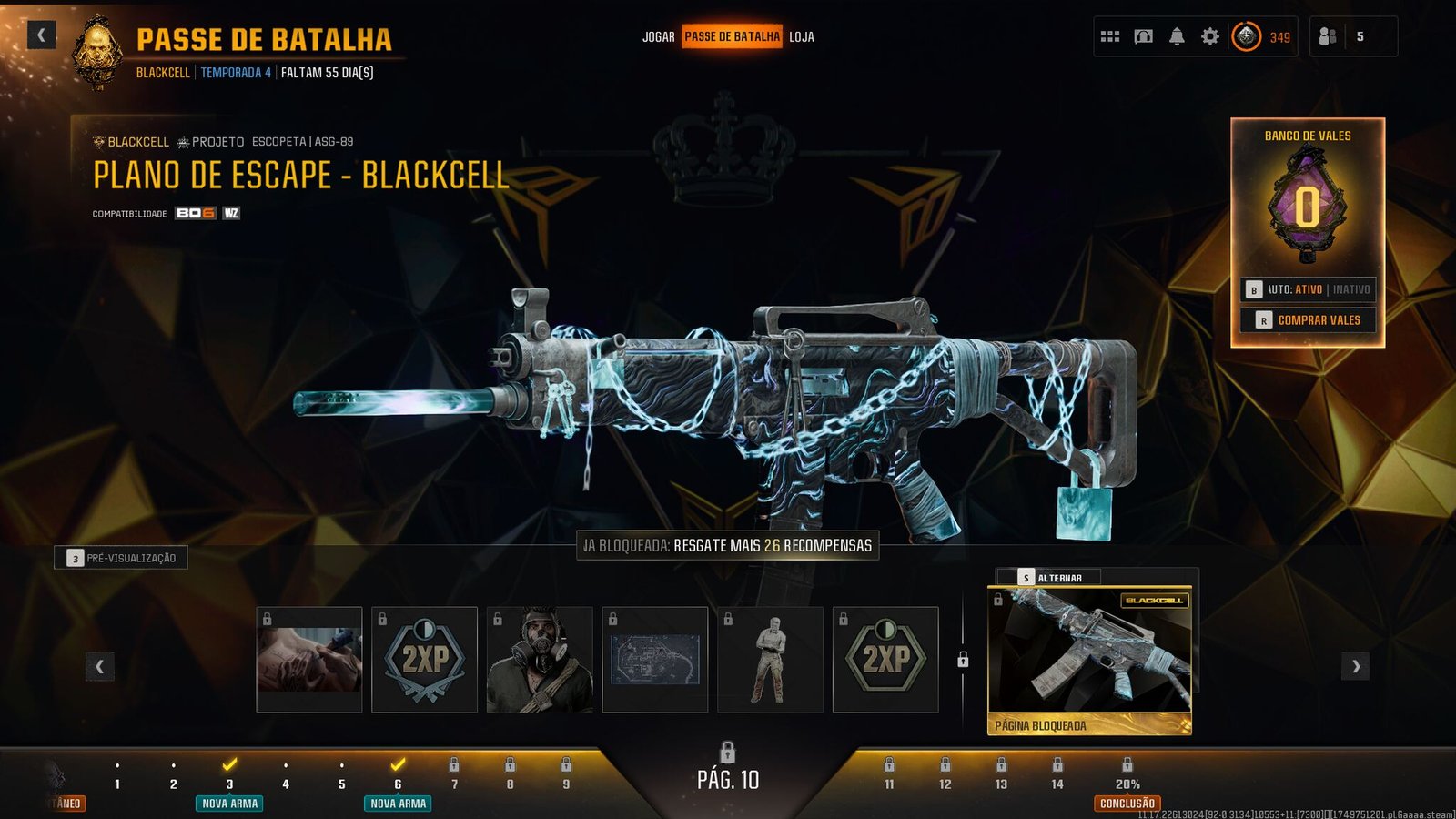1456x819 pixels.
Task: Click Comprar Vales button
Action: (1308, 320)
